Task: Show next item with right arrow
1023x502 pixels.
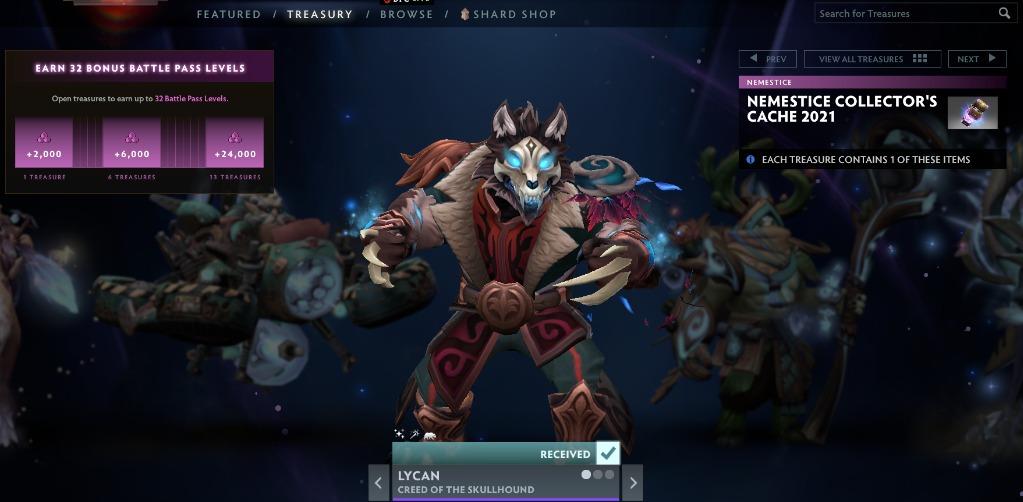Action: [632, 483]
